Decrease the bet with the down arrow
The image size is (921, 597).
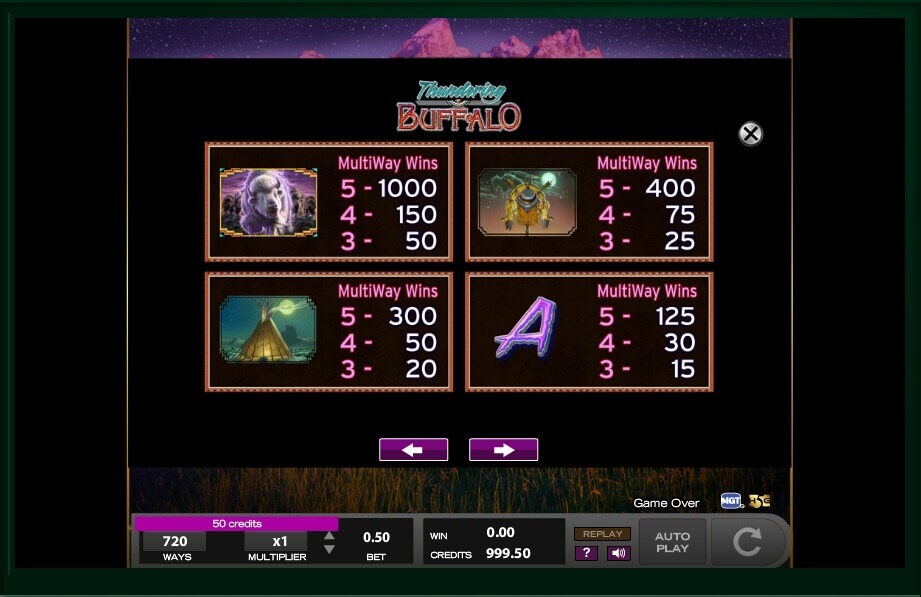pyautogui.click(x=329, y=550)
